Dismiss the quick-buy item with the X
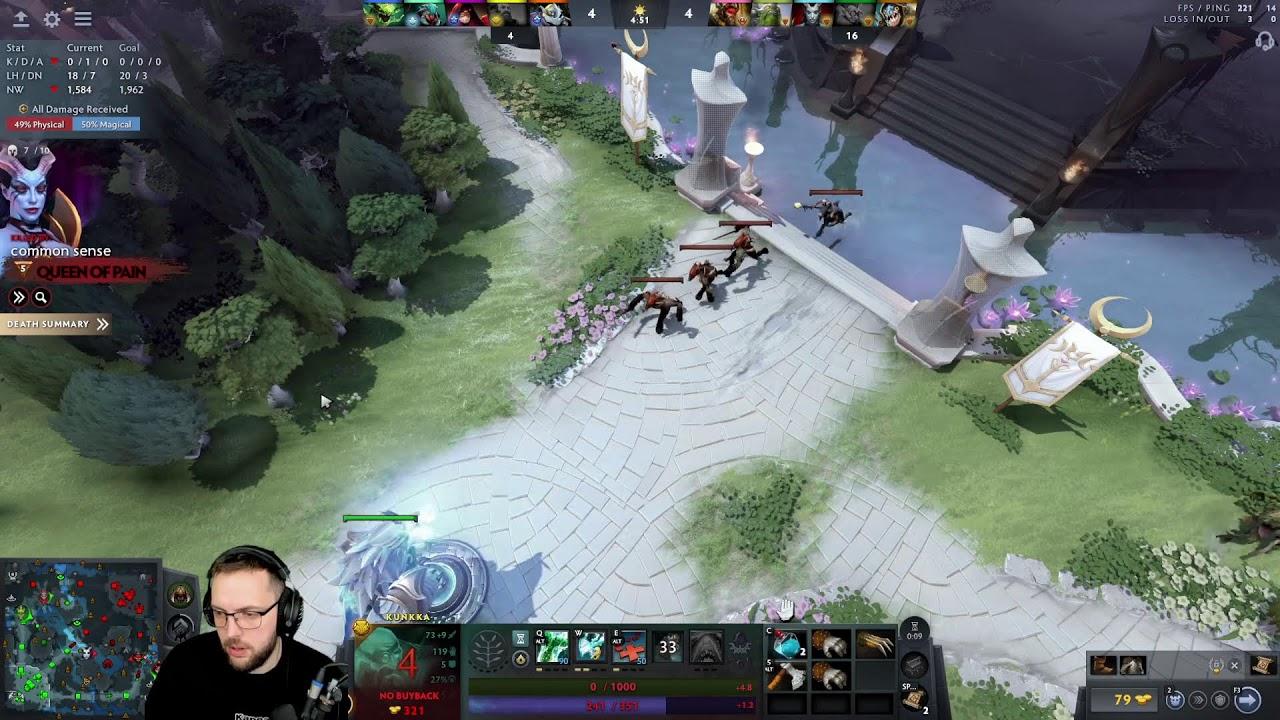1280x720 pixels. [x=1234, y=666]
